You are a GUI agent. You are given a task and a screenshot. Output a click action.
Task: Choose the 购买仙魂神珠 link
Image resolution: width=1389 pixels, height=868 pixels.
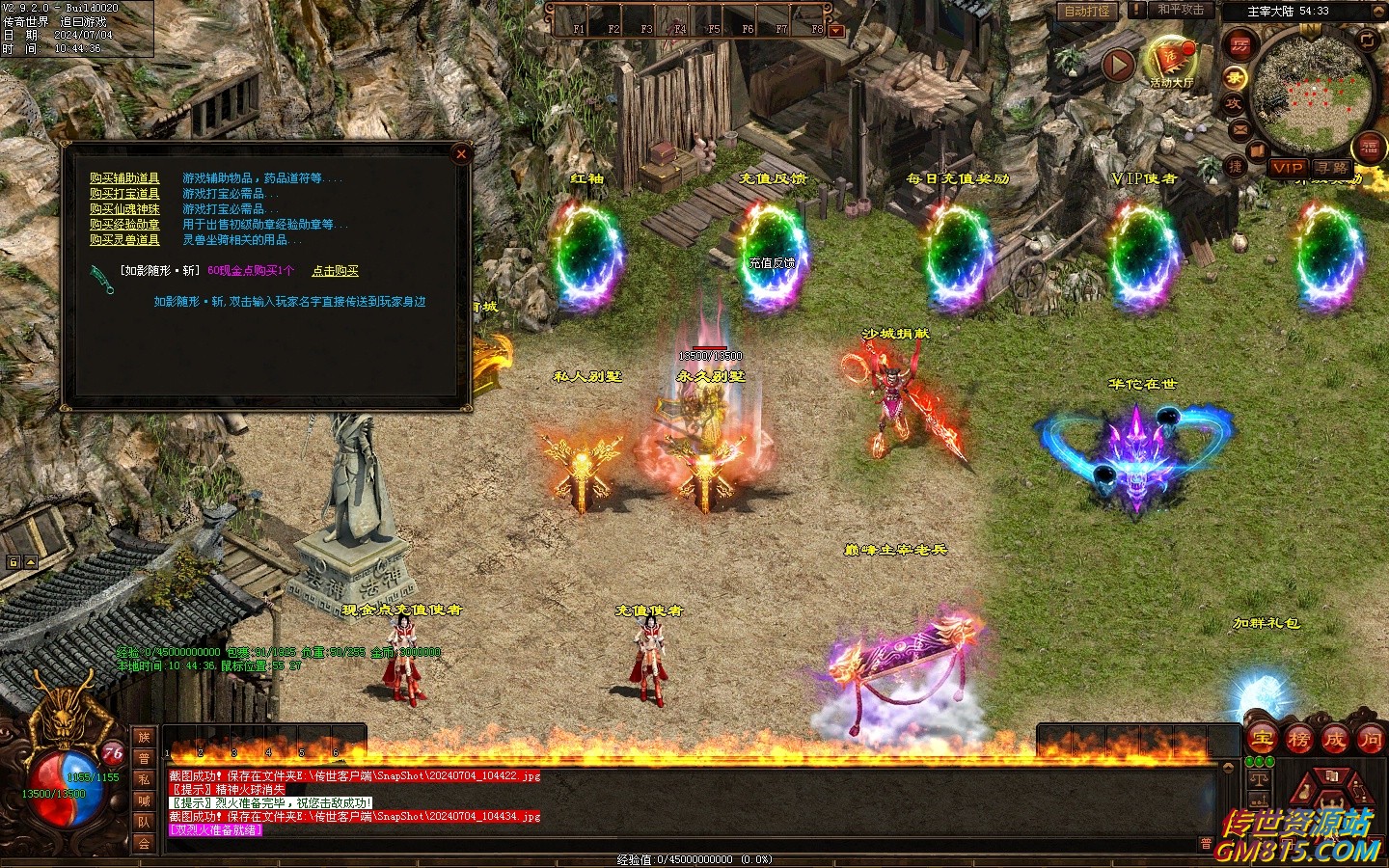124,209
